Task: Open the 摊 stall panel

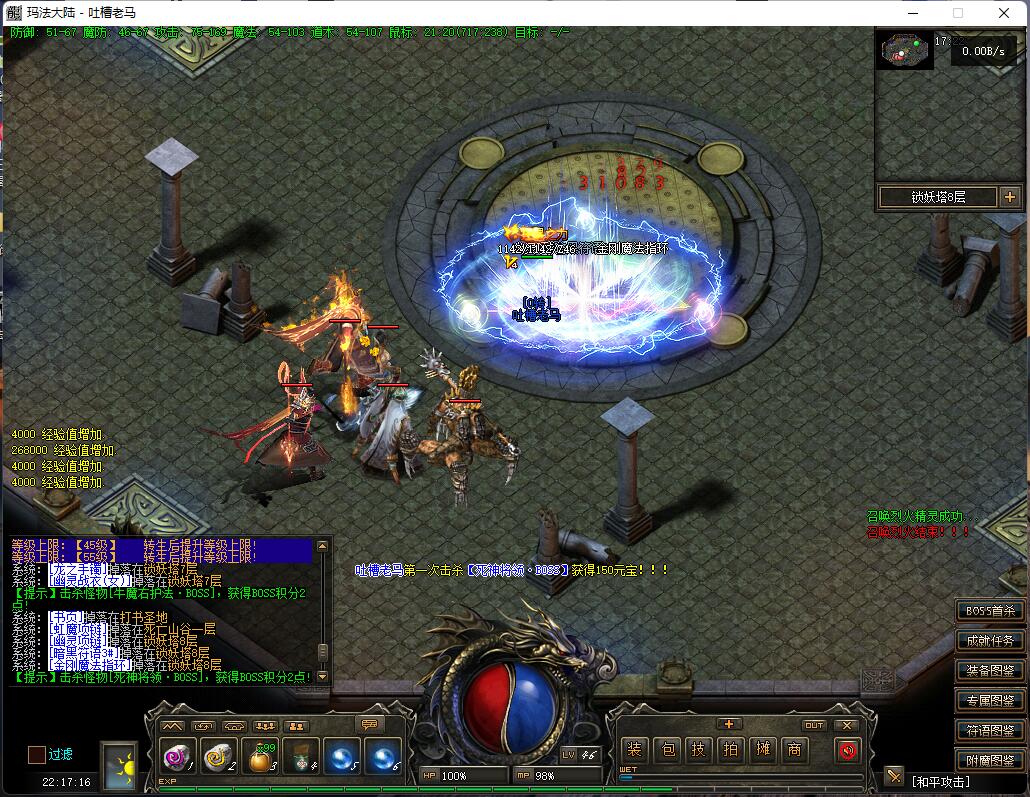Action: pyautogui.click(x=763, y=749)
